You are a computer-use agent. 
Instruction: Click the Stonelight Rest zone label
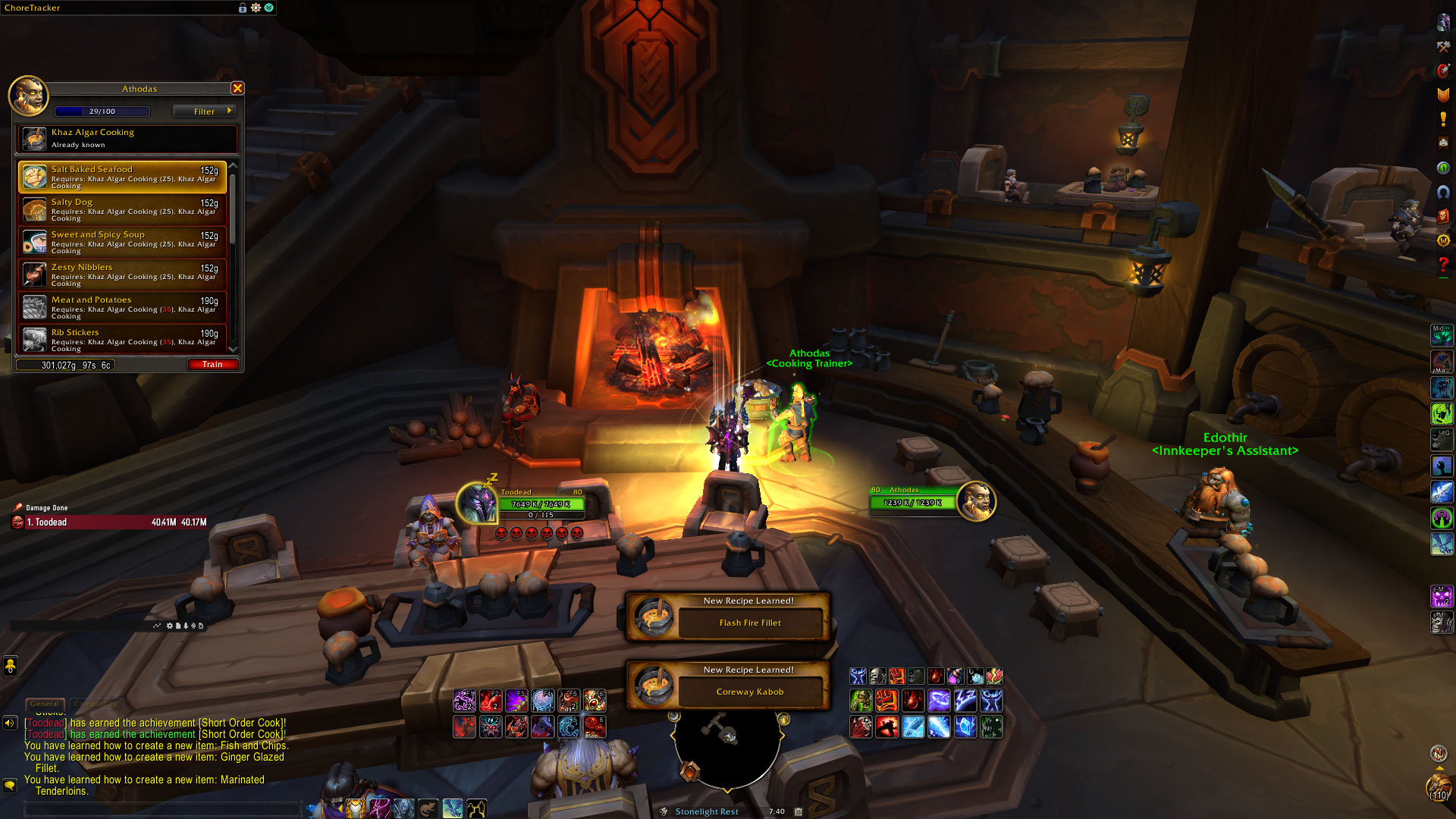707,811
